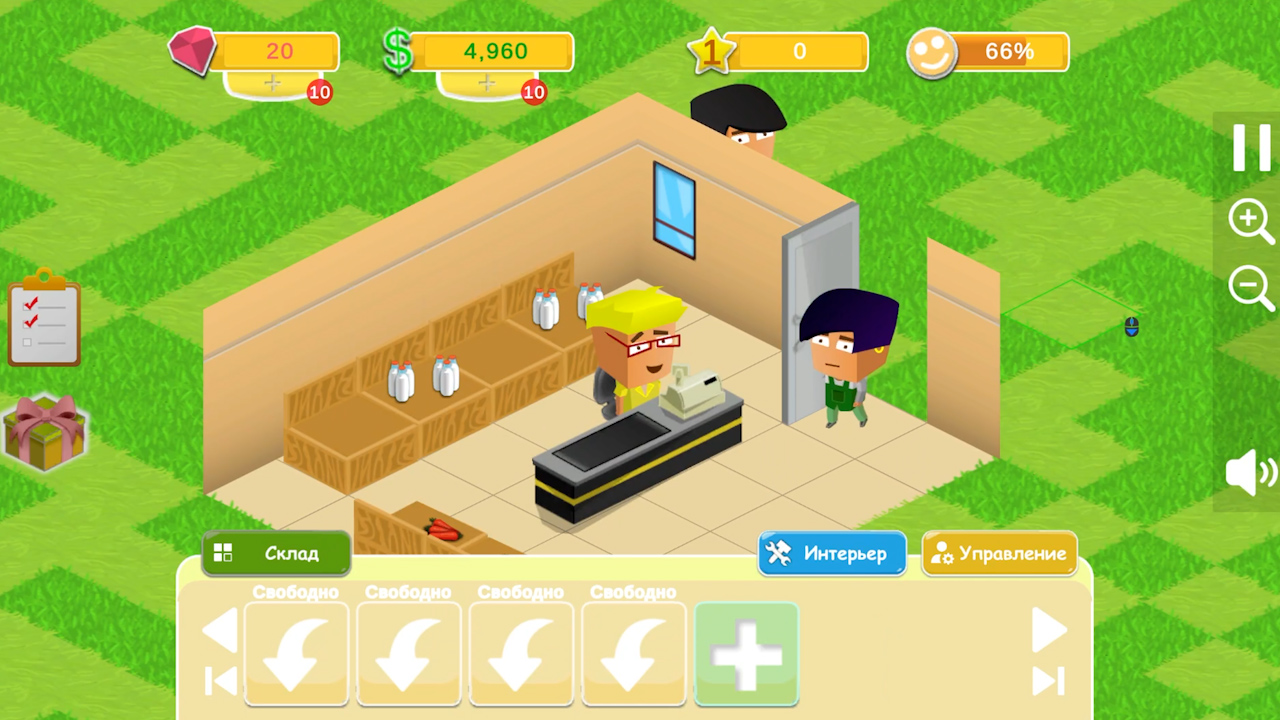Add money using the plus under dollars
Screen dimensions: 1280x720
(x=486, y=84)
